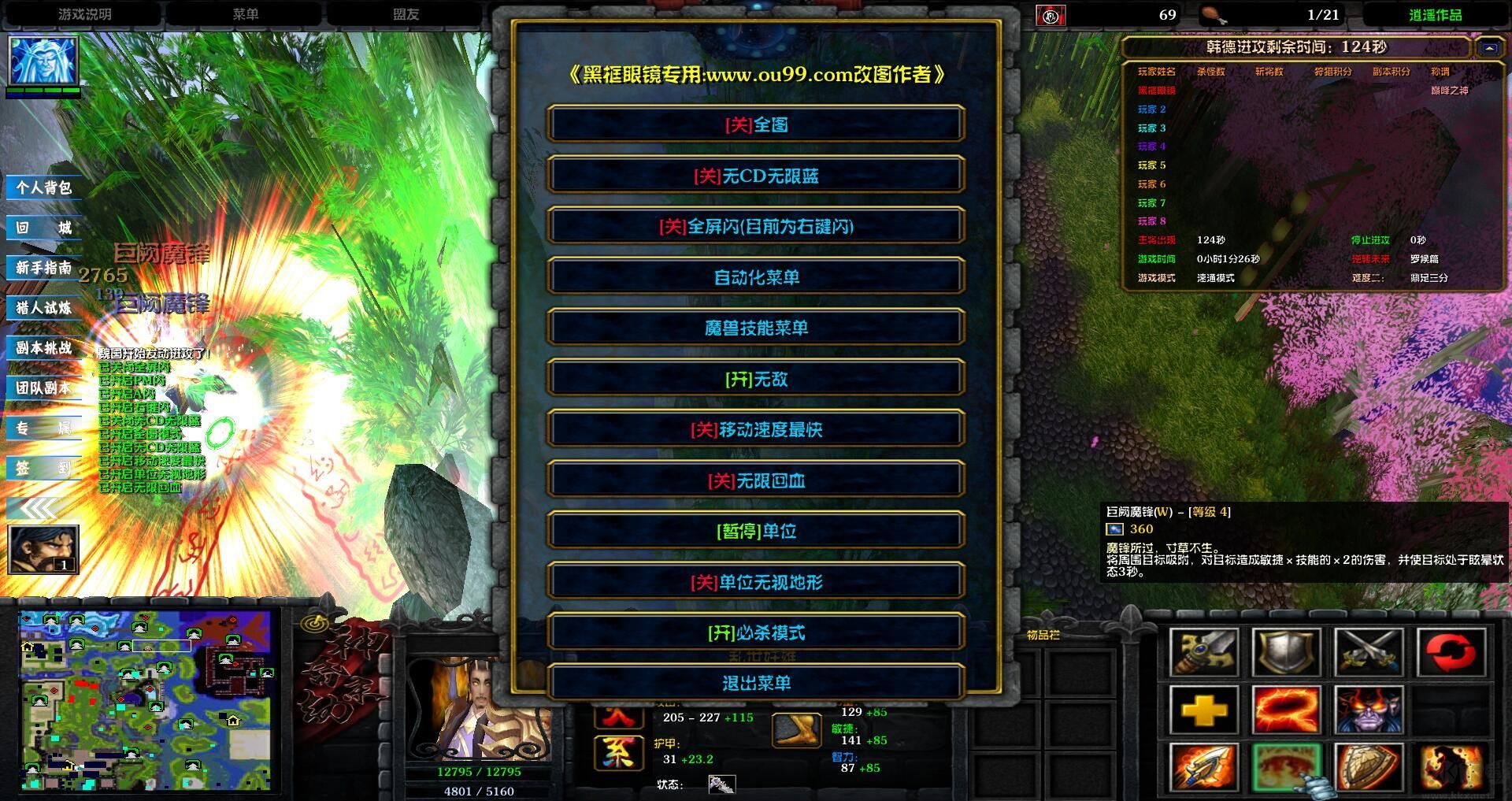Viewport: 1512px width, 801px height.
Task: Select the 副本挑战 dungeon challenge button
Action: 44,348
